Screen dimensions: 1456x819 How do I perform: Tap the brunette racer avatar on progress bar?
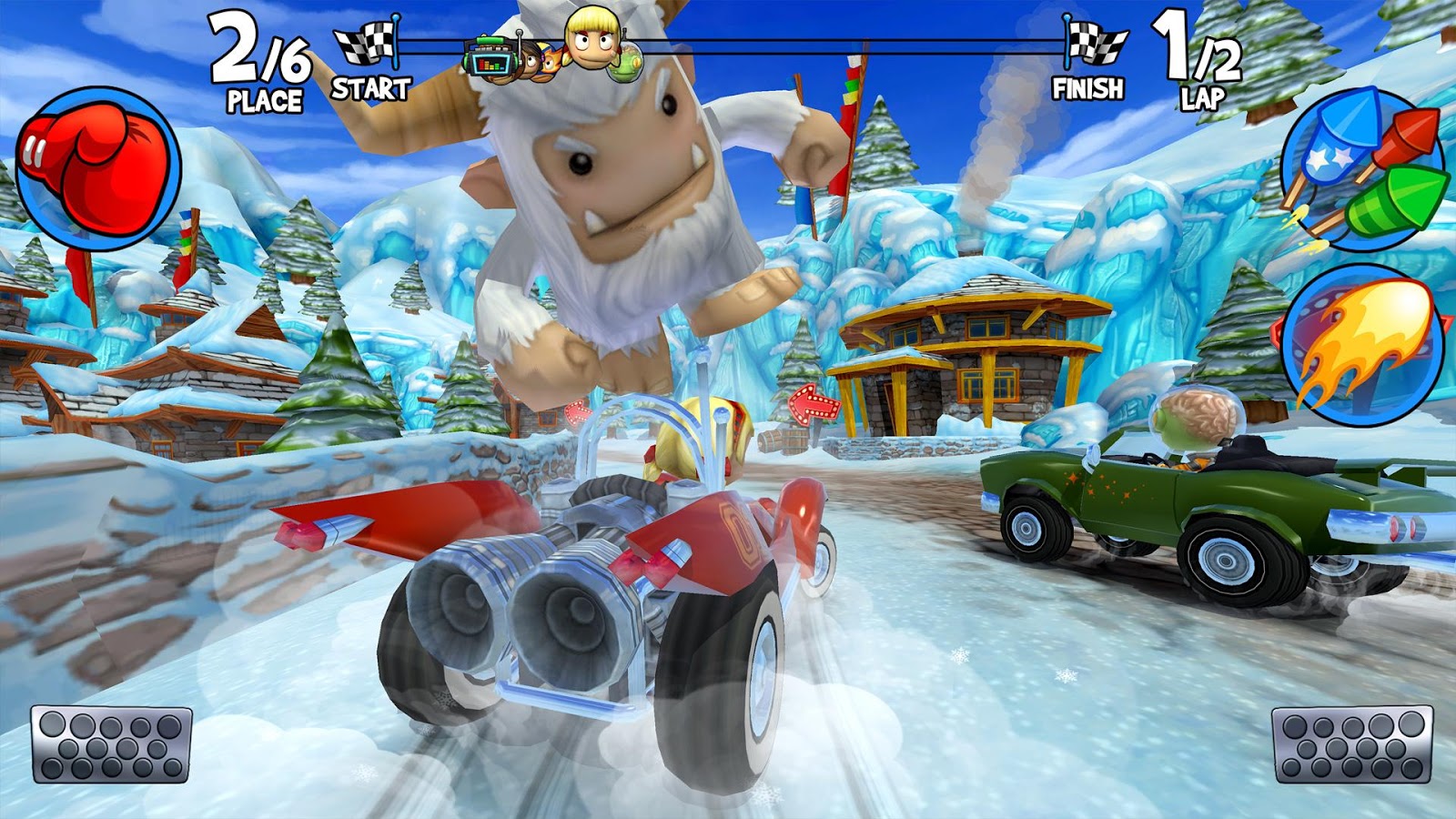click(x=531, y=62)
